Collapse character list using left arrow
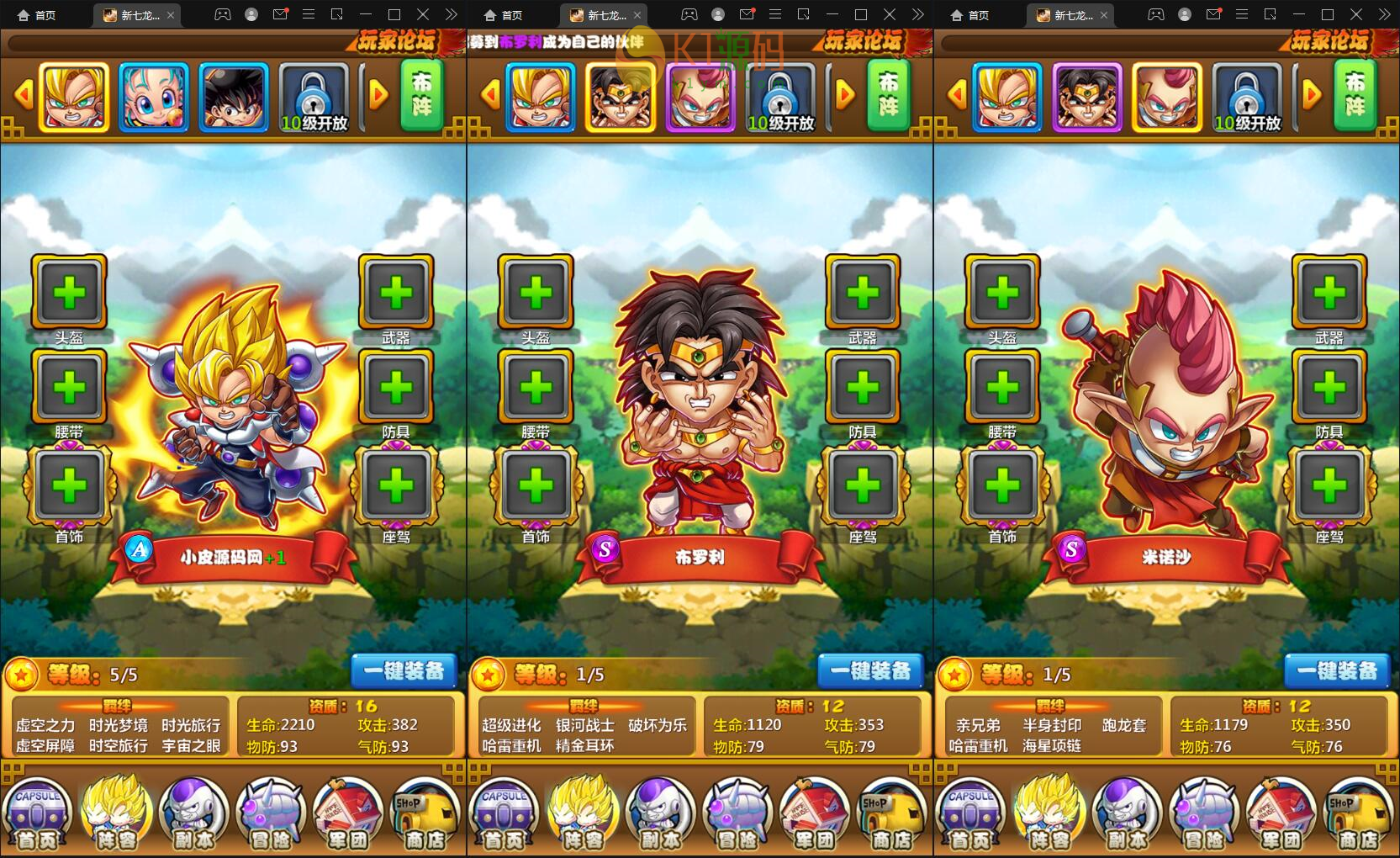Image resolution: width=1400 pixels, height=858 pixels. 24,95
